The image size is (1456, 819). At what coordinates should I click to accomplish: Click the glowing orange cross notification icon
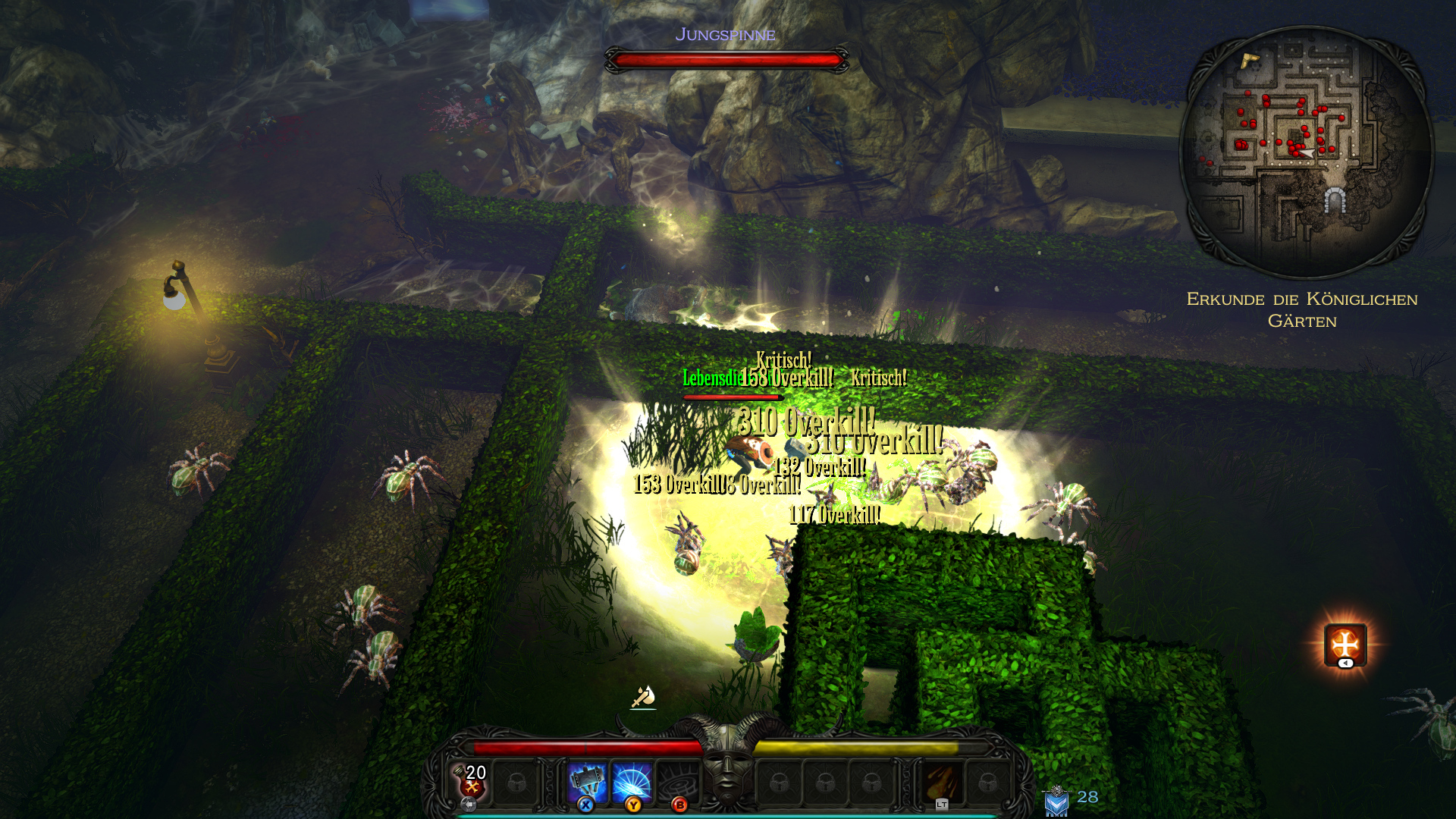tap(1345, 645)
